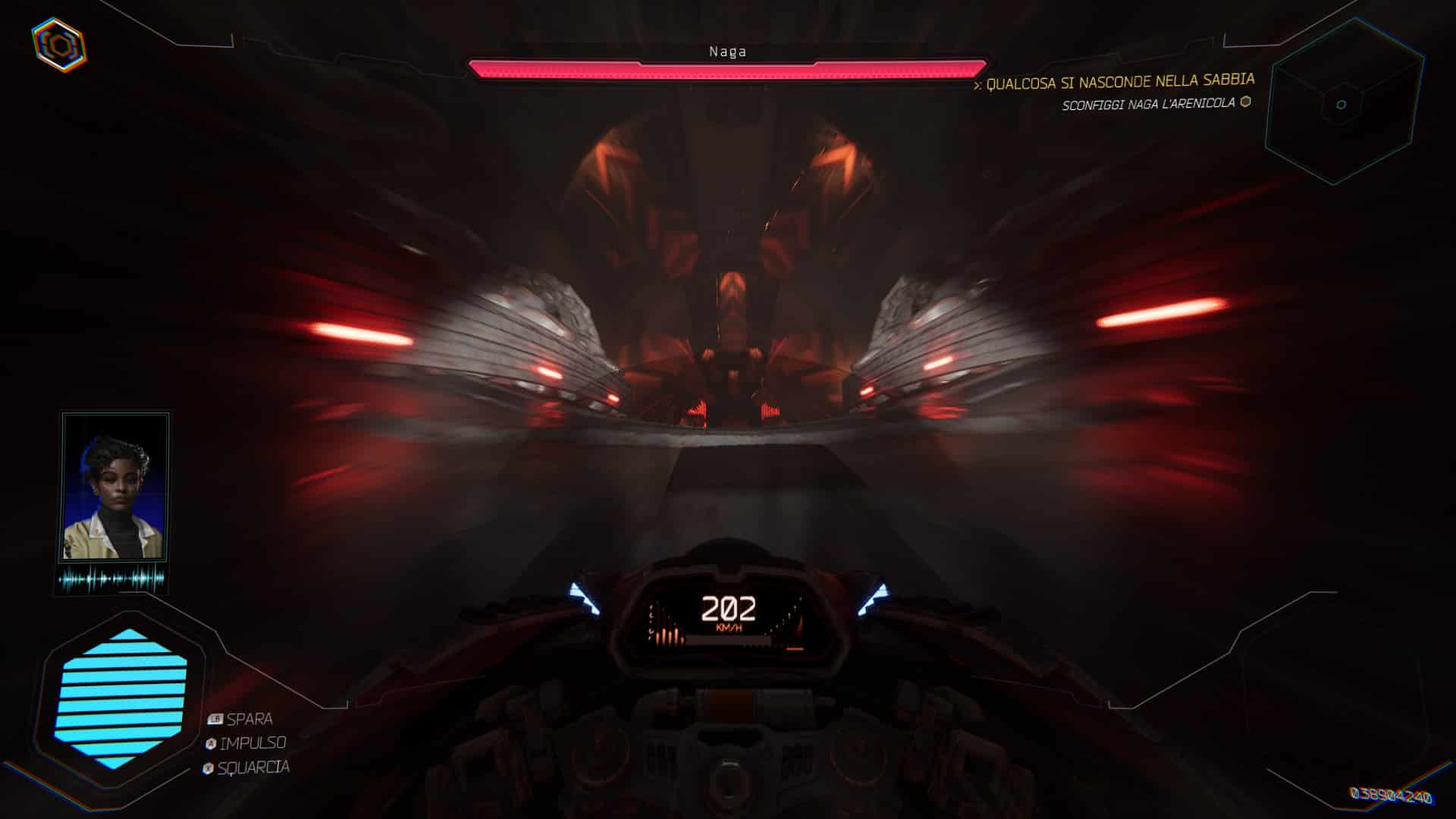Select the Naga name label at the top

pyautogui.click(x=726, y=52)
